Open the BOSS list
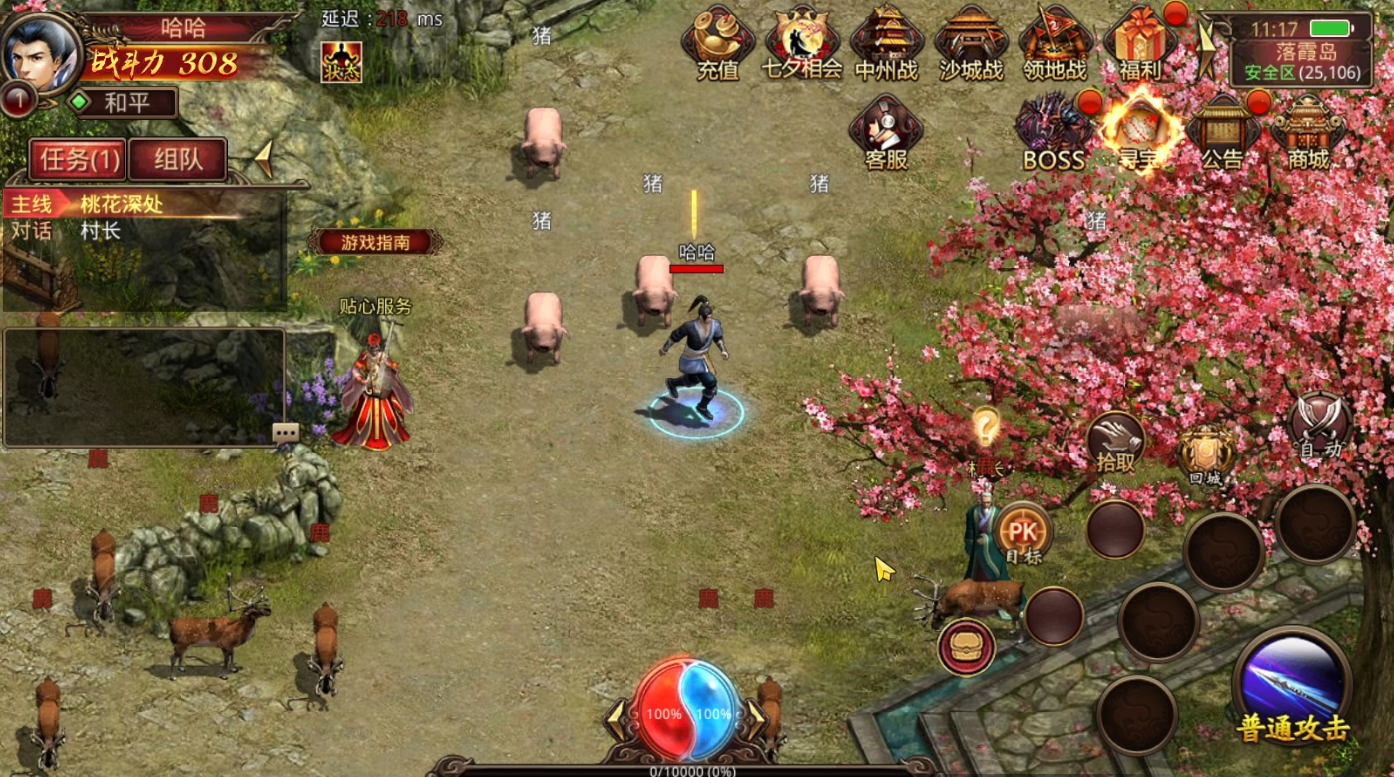 1053,132
